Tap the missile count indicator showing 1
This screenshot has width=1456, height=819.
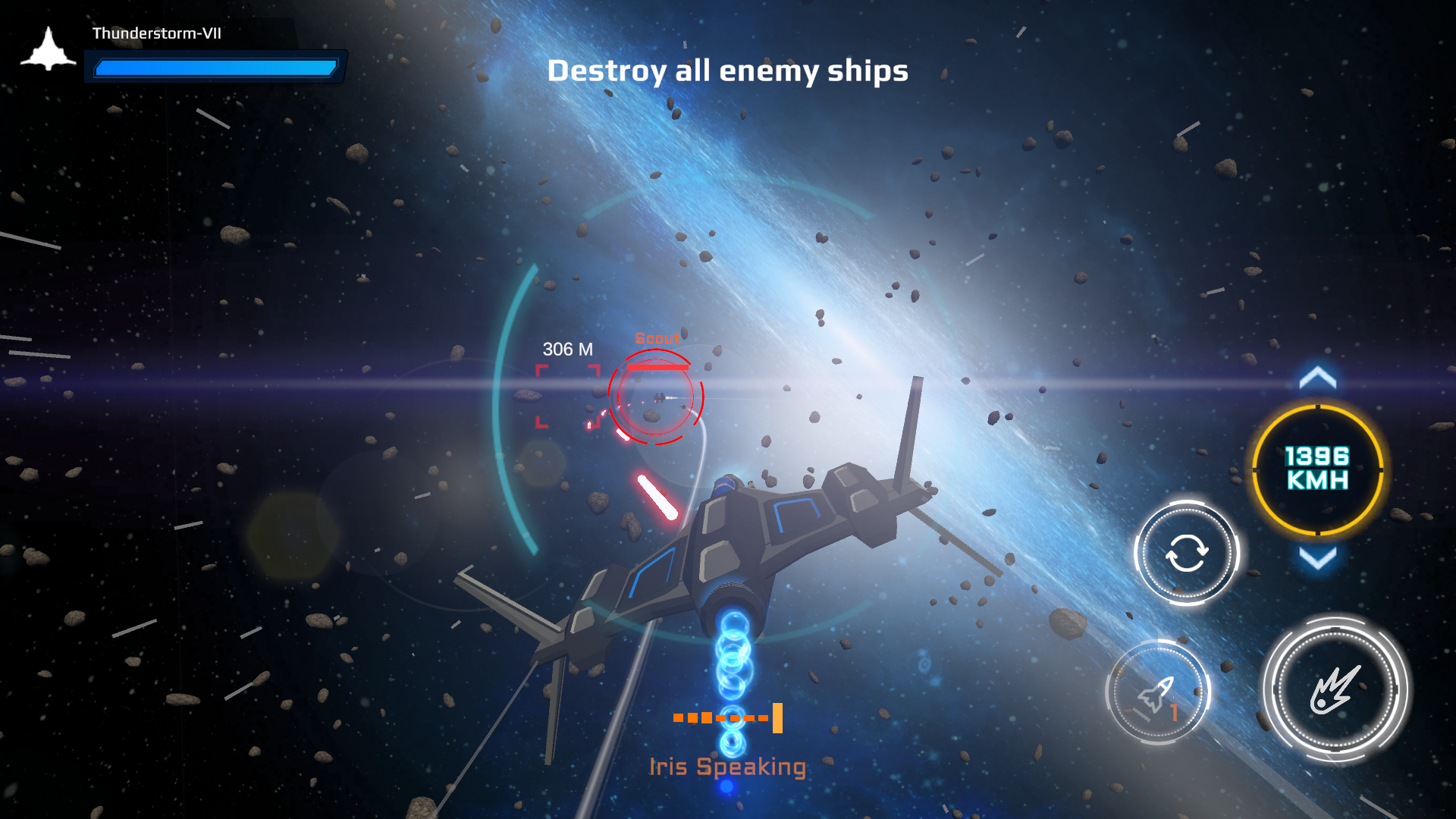coord(1159,688)
